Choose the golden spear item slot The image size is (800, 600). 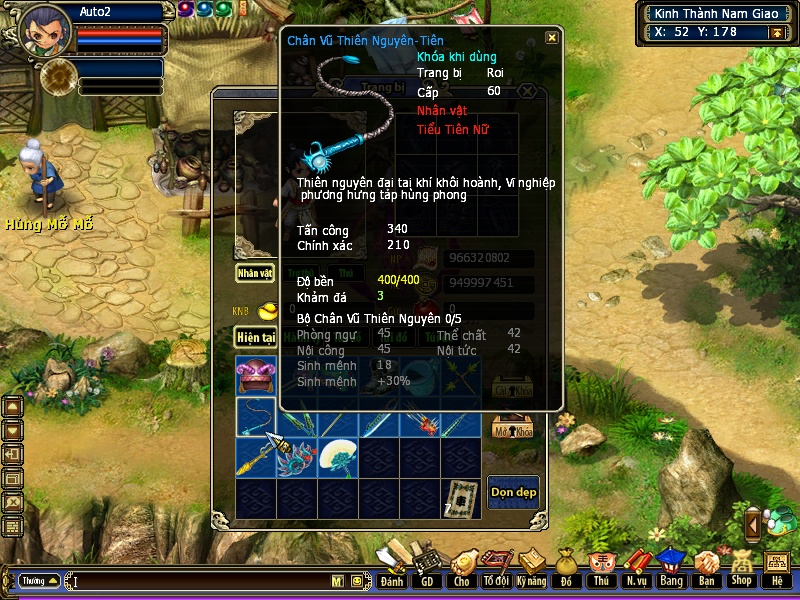point(256,457)
